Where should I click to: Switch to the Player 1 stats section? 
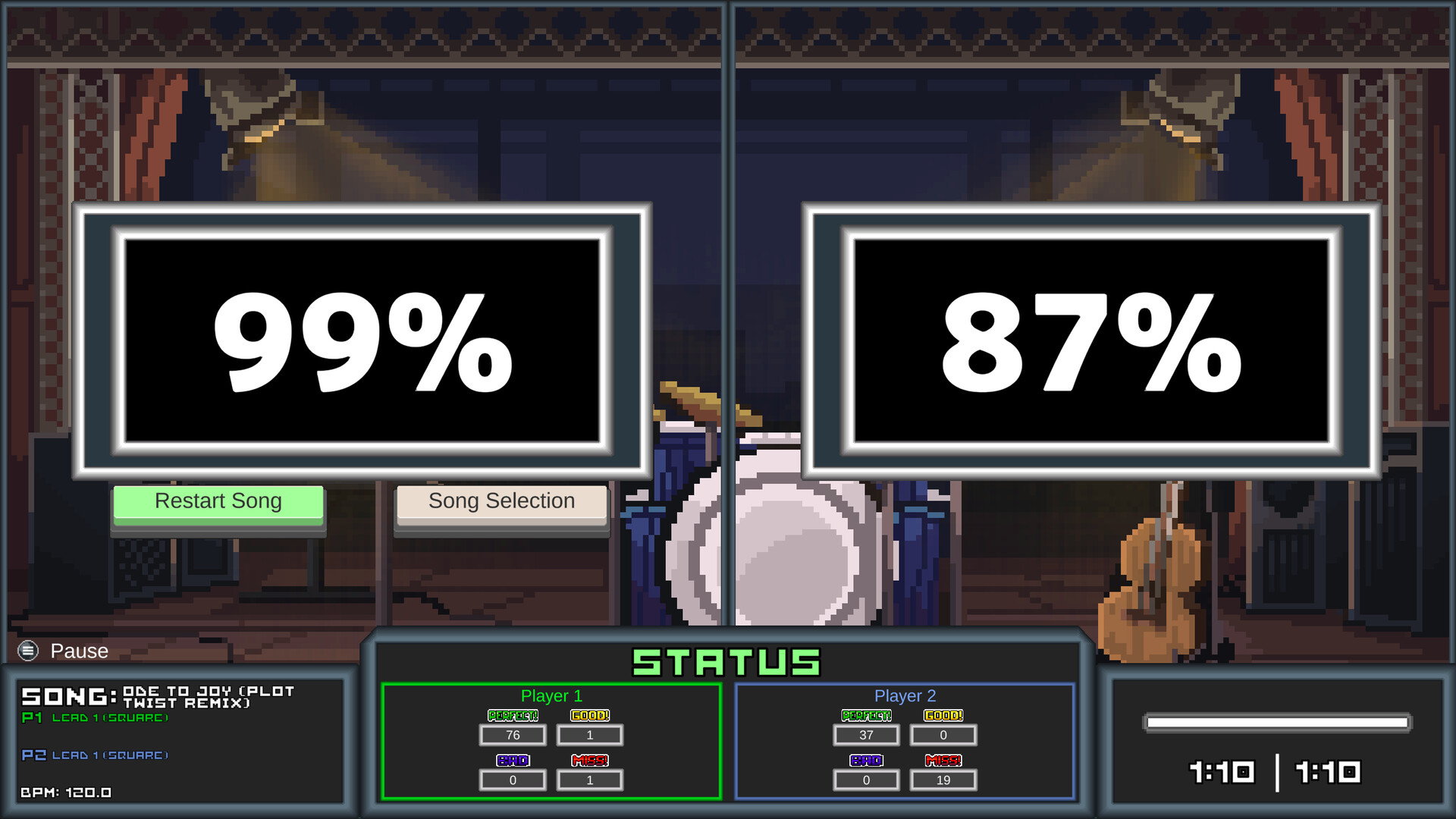pos(551,695)
